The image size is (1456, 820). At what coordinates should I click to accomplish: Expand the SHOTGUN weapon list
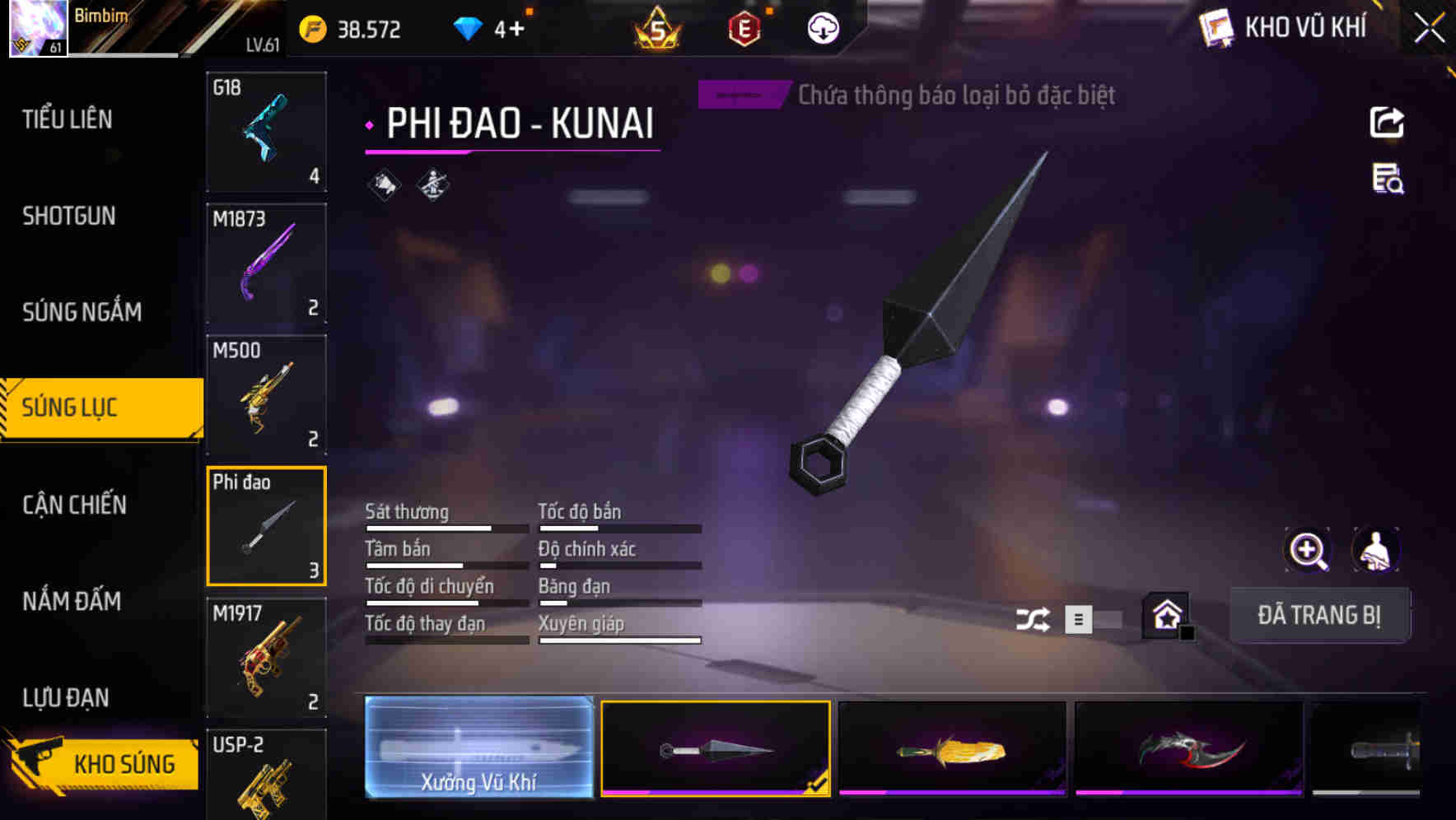pyautogui.click(x=68, y=216)
